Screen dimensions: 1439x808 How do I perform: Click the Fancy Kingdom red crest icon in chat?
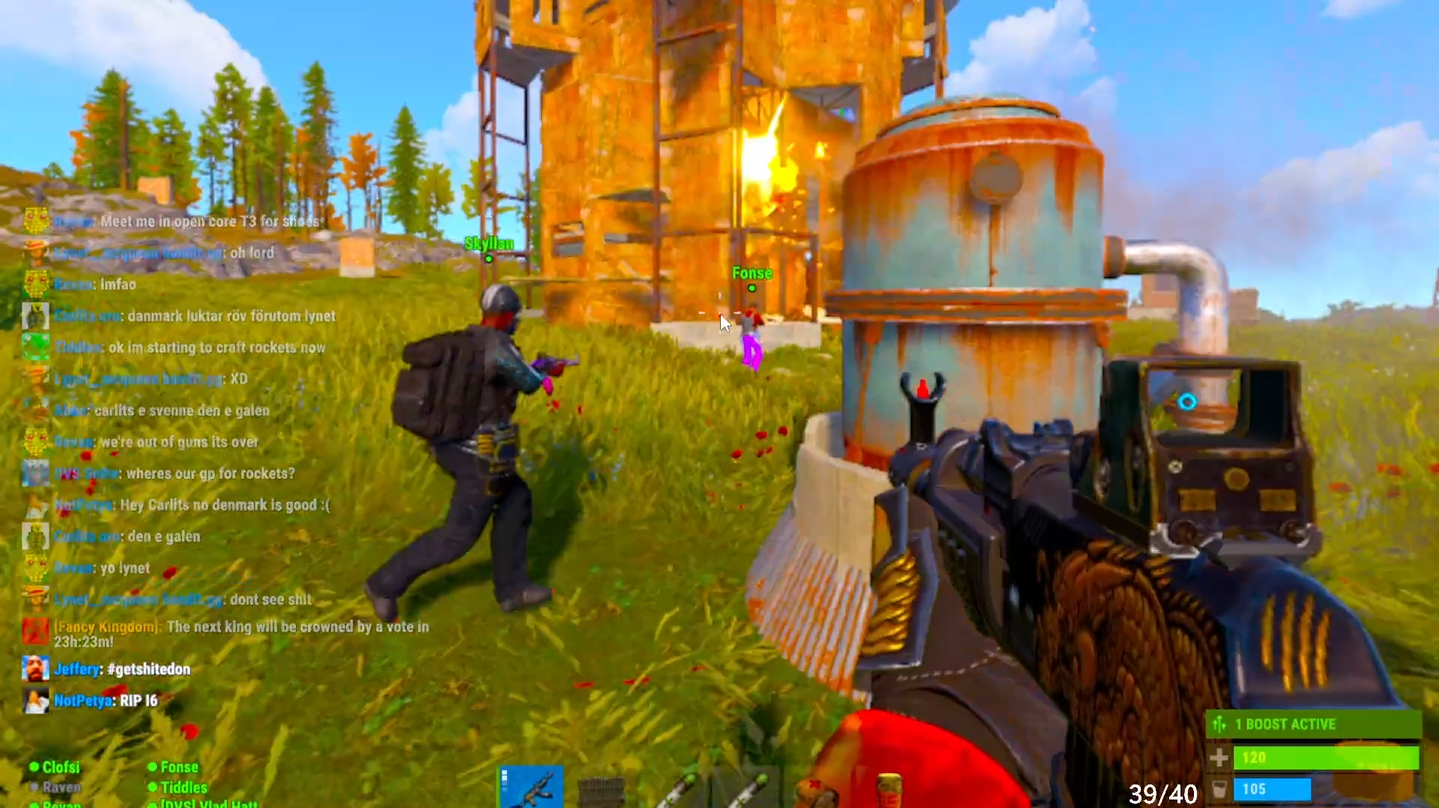coord(36,631)
